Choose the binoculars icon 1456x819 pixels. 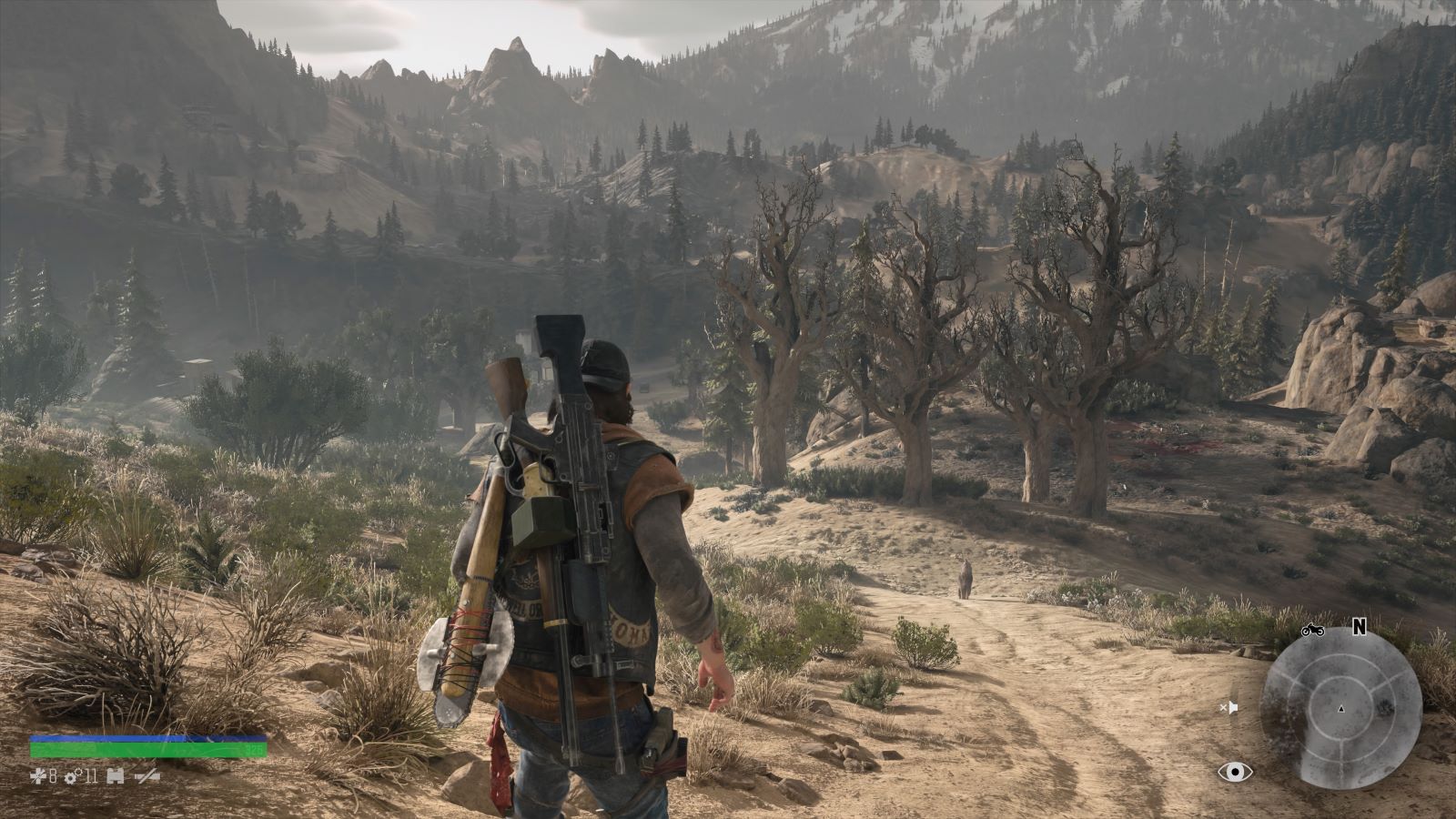click(x=115, y=776)
